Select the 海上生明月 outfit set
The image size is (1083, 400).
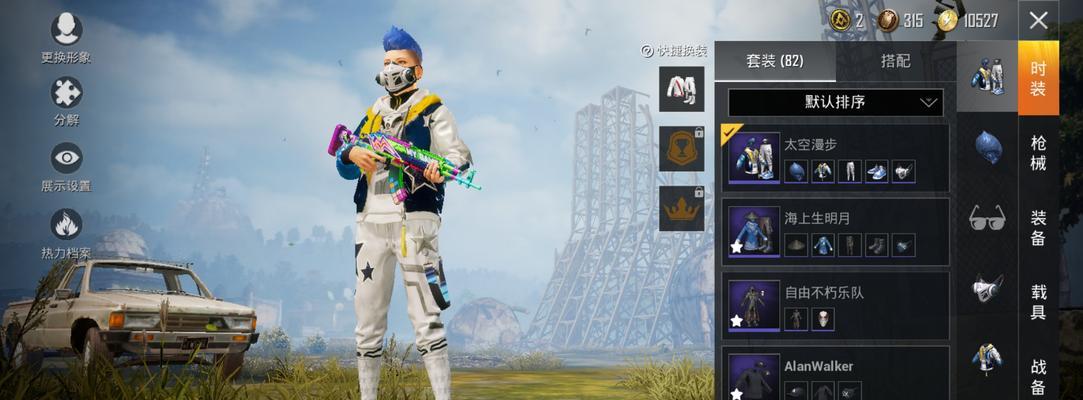click(x=835, y=232)
